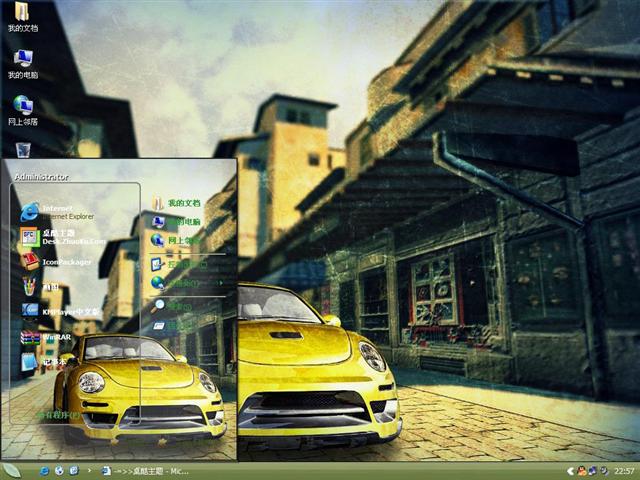Click the leaf-shaped Start button

coord(12,470)
